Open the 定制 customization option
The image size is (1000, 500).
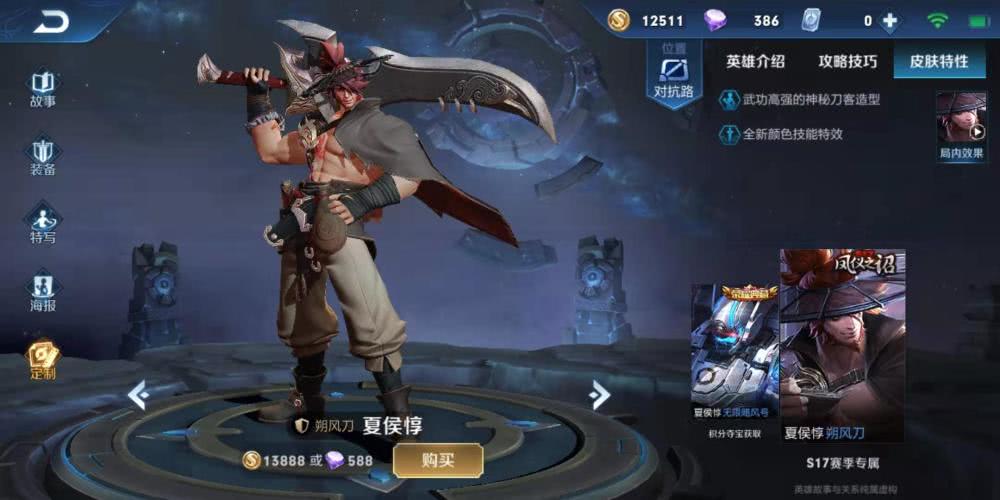click(43, 360)
